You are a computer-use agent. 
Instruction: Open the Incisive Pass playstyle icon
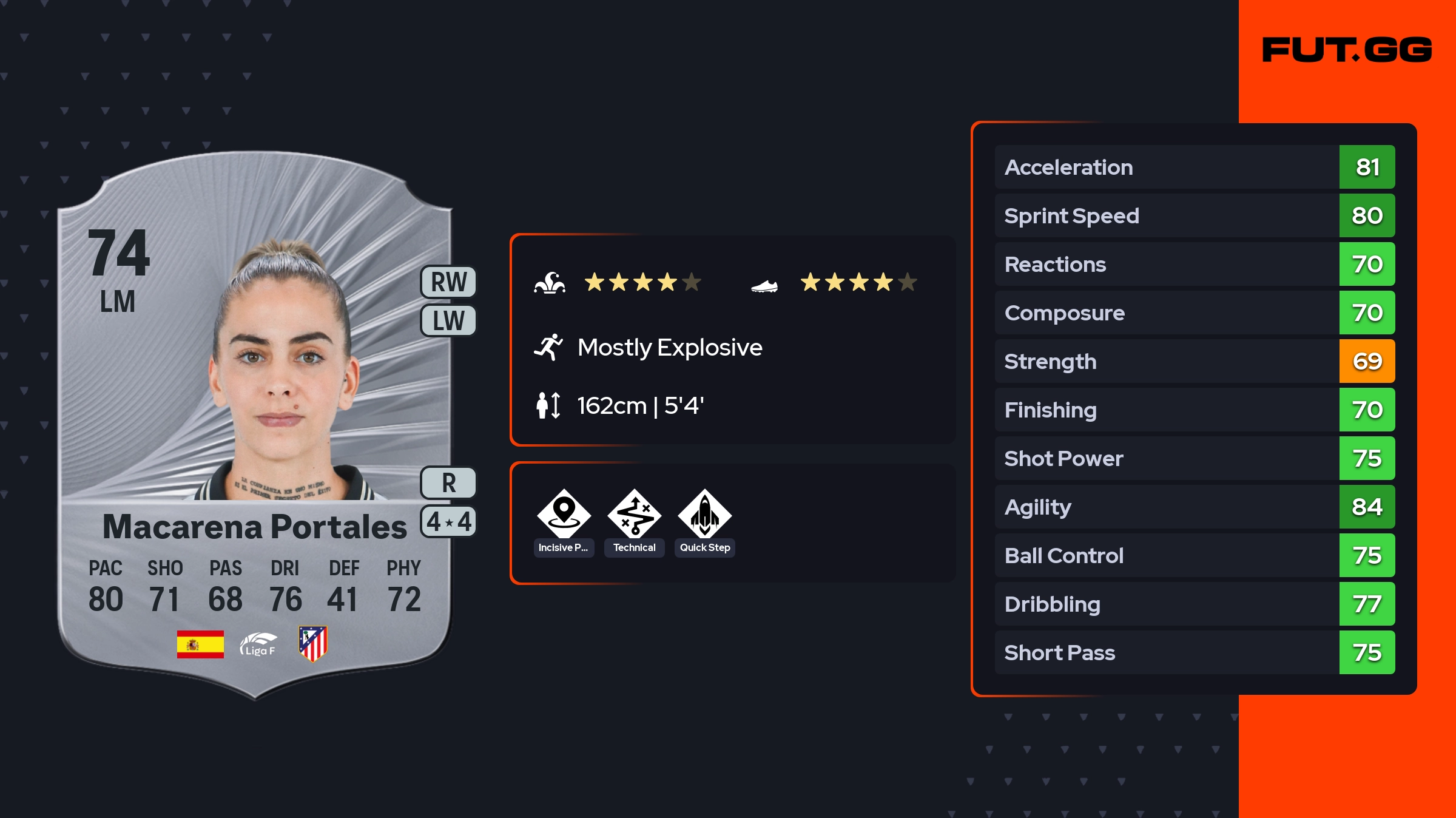564,515
